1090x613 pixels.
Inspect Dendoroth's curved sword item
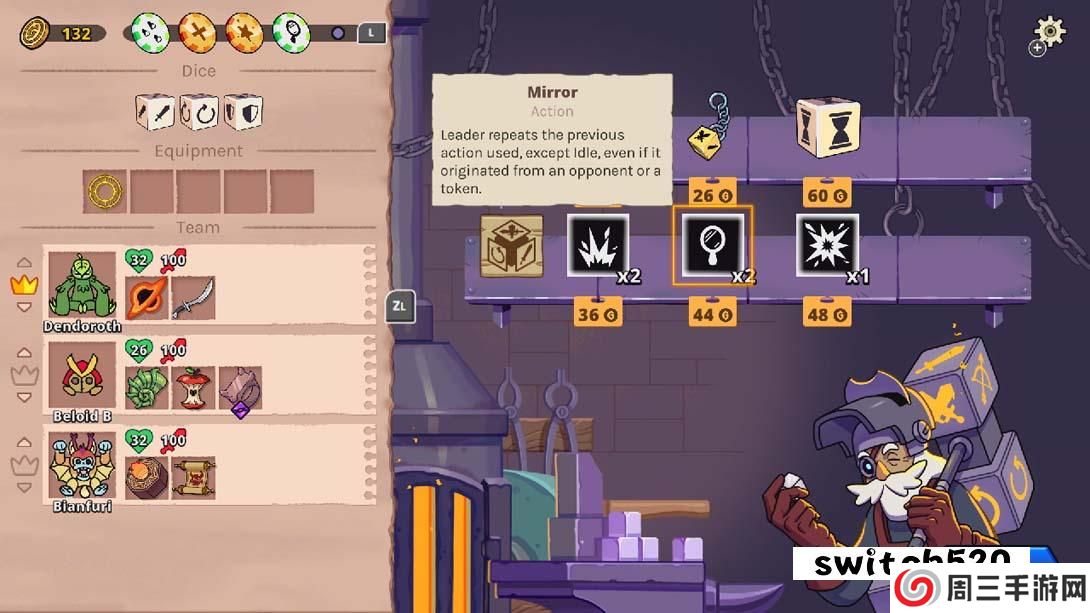click(x=193, y=298)
